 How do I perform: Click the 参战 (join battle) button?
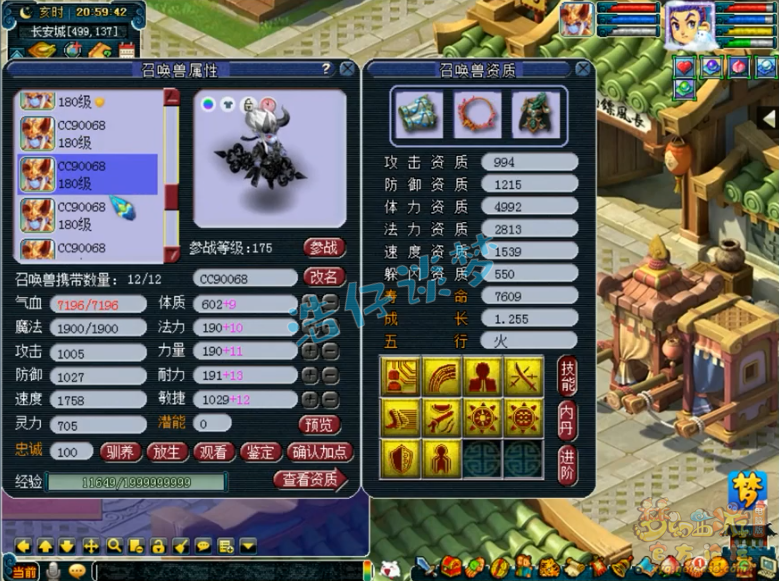point(323,247)
